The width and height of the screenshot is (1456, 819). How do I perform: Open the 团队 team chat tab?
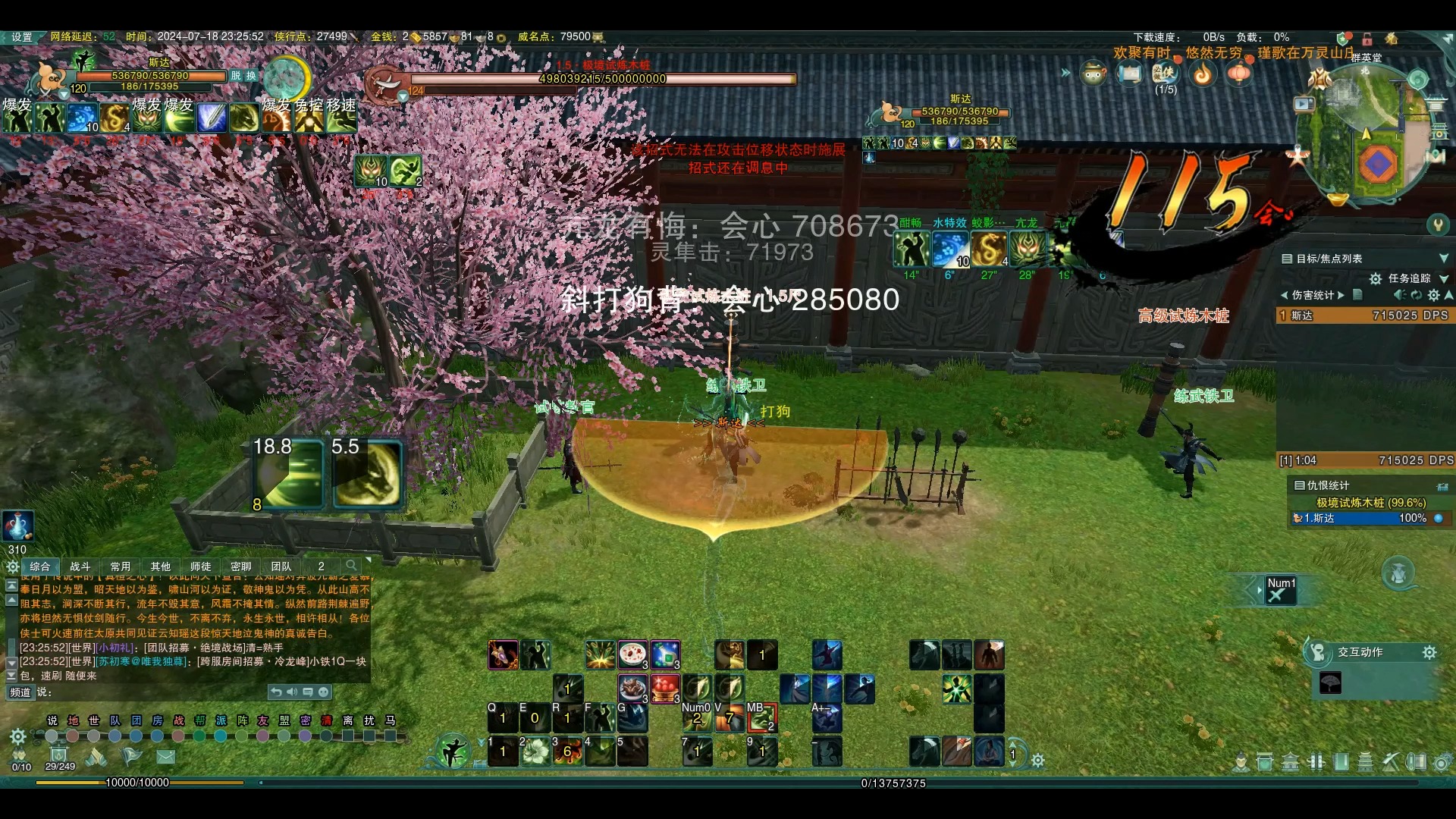point(281,566)
